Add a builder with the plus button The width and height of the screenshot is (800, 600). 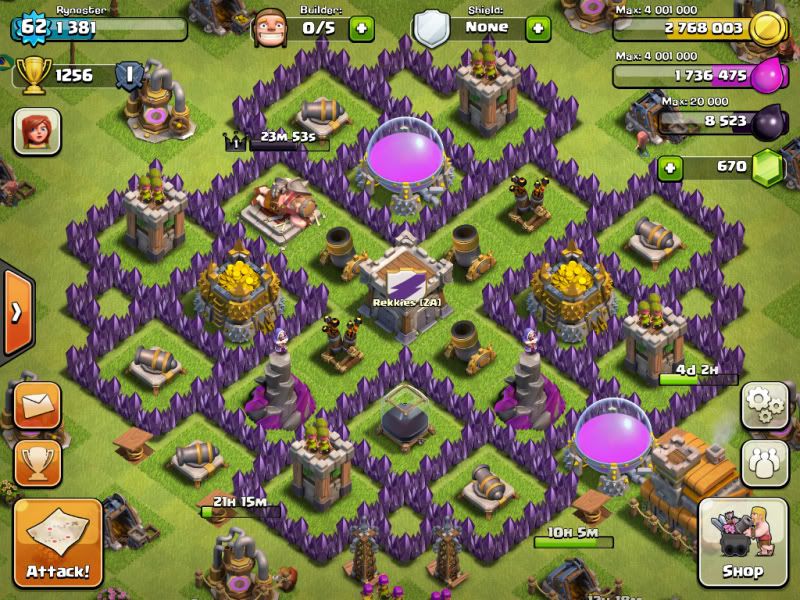(361, 27)
